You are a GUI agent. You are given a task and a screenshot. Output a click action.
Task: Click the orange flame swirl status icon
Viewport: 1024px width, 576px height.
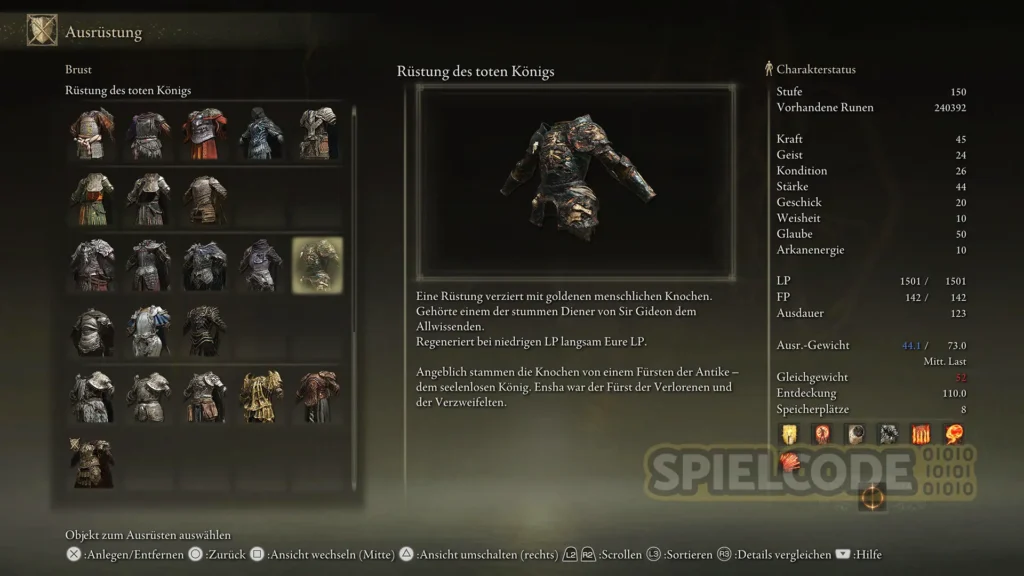tap(951, 434)
